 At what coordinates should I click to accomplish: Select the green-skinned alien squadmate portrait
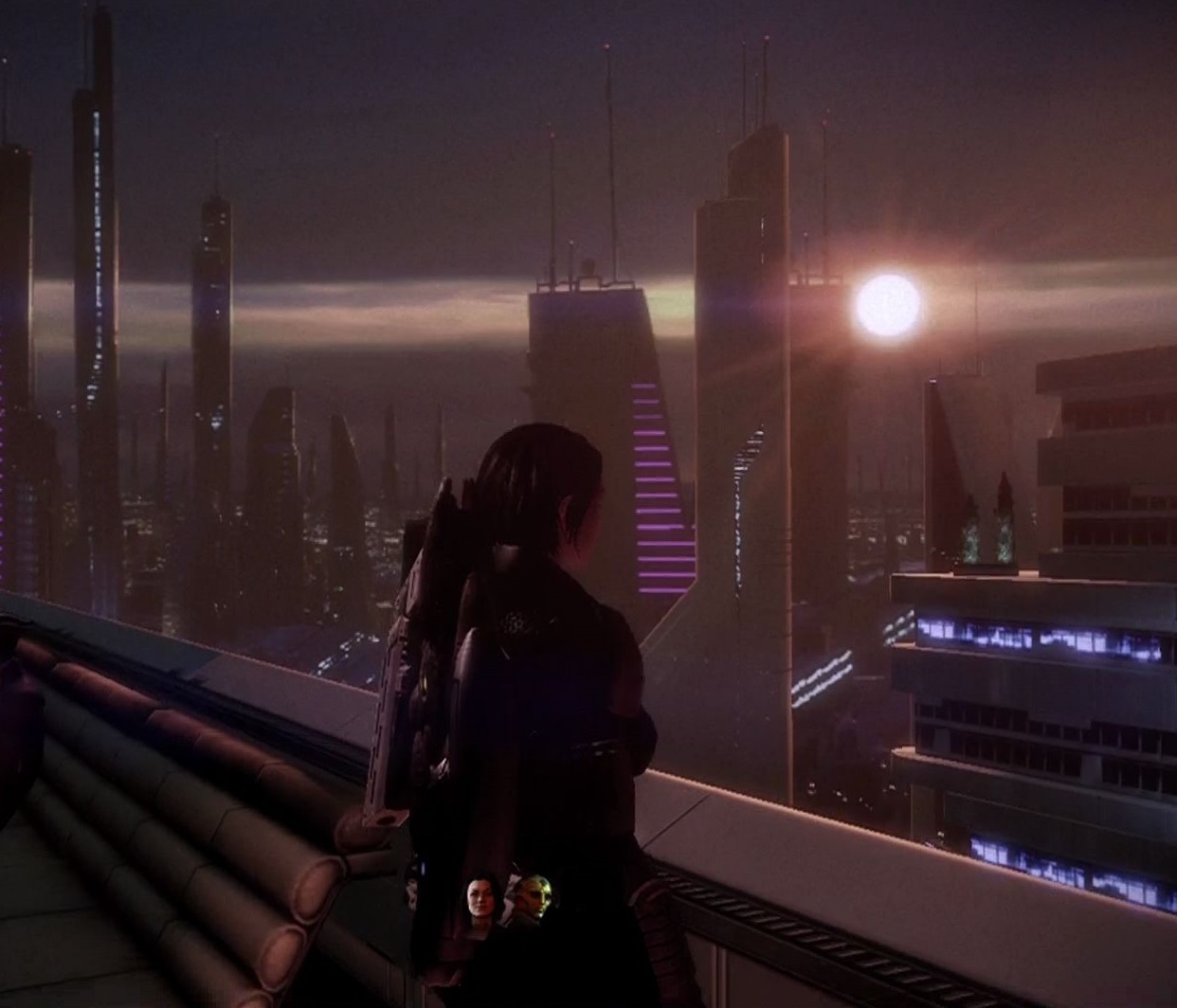[x=533, y=897]
